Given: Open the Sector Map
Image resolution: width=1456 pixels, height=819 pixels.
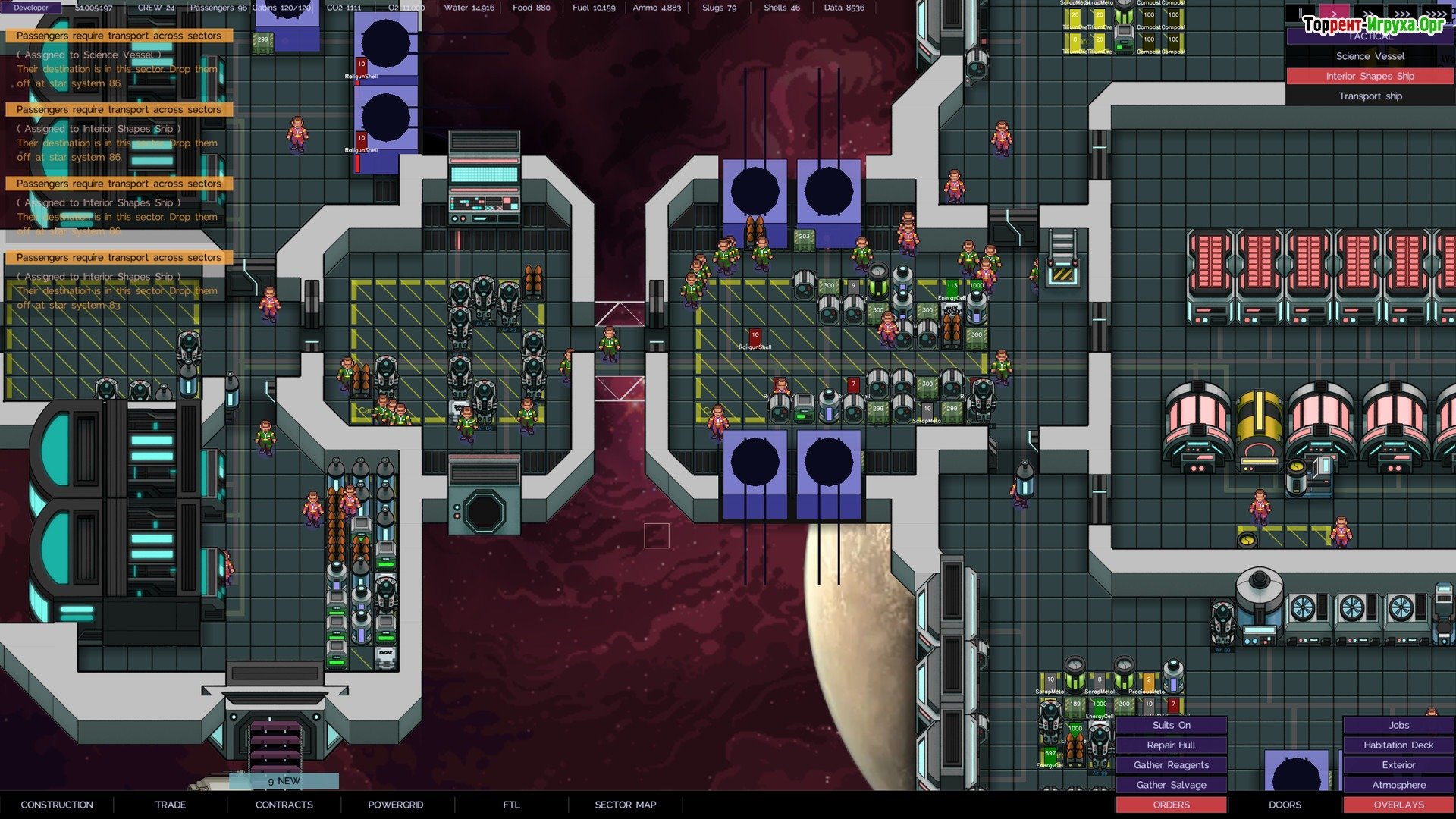Looking at the screenshot, I should tap(625, 805).
